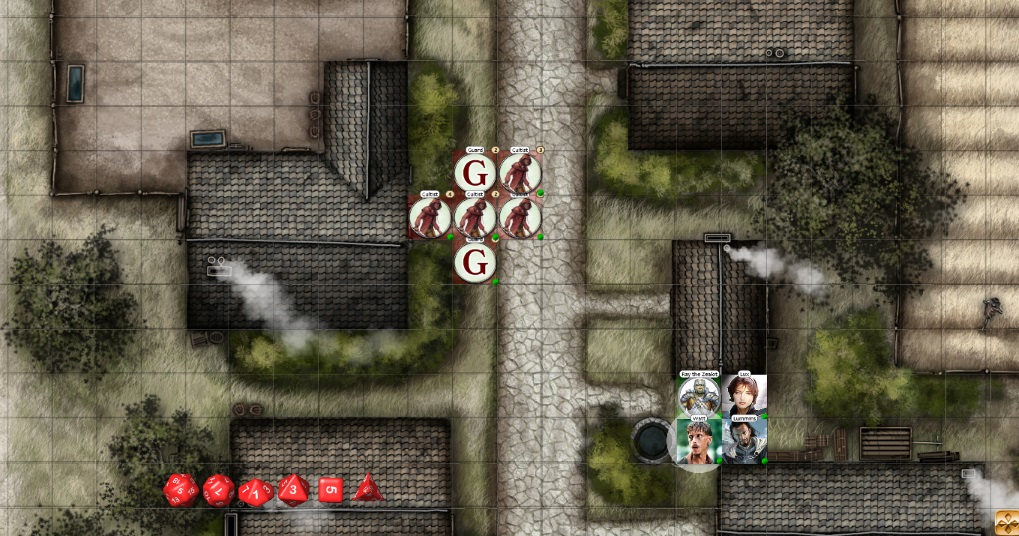This screenshot has height=536, width=1019.
Task: Select the Cultist token marked with 3
Action: coord(520,173)
